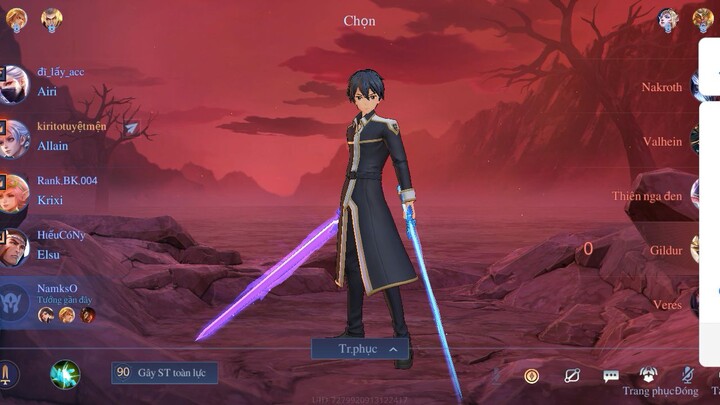Select teammate Airi's portrait
This screenshot has width=720, height=405.
[14, 84]
